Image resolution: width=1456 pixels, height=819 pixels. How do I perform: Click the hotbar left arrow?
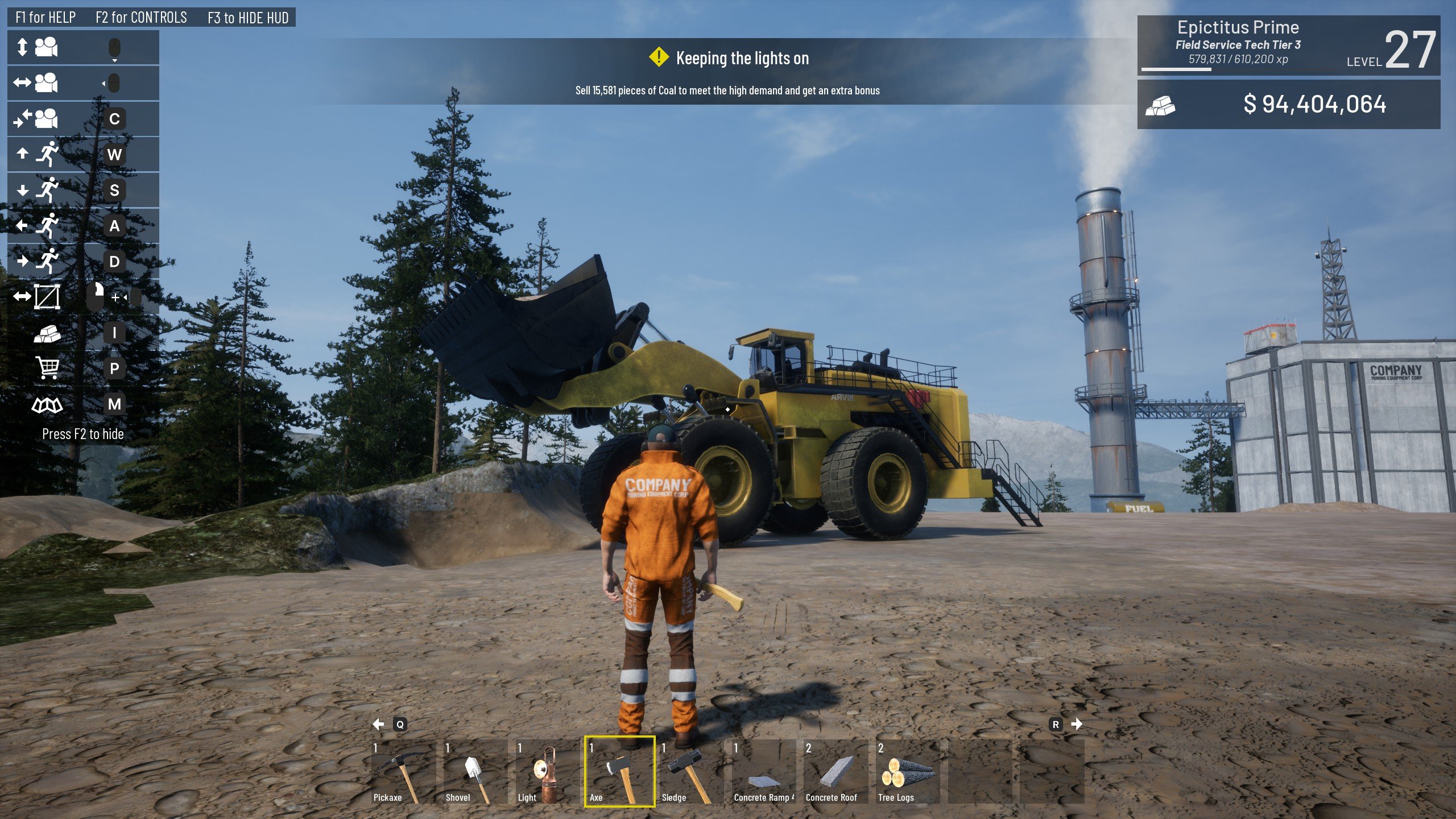[x=378, y=724]
